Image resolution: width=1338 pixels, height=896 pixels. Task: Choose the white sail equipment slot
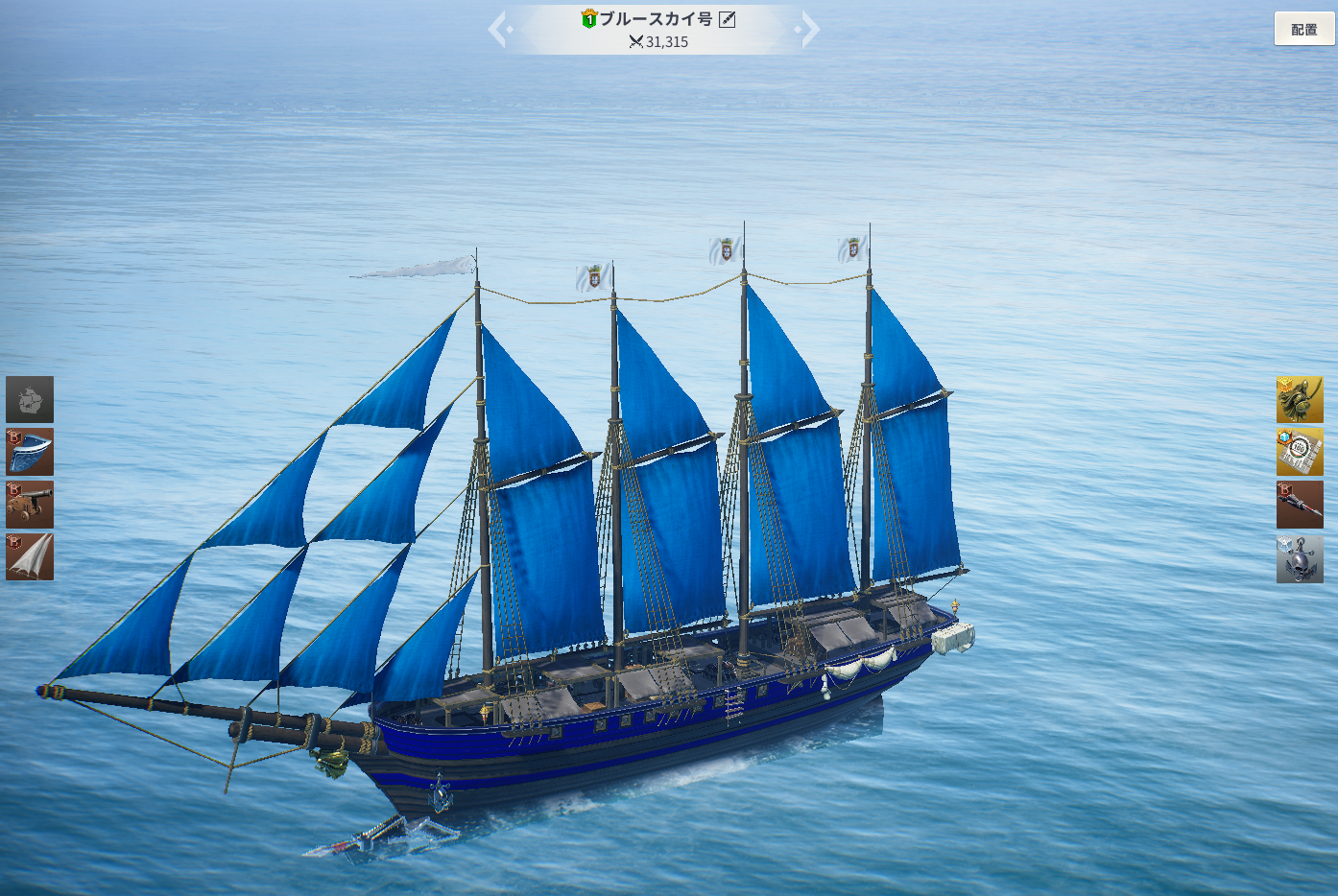coord(30,556)
